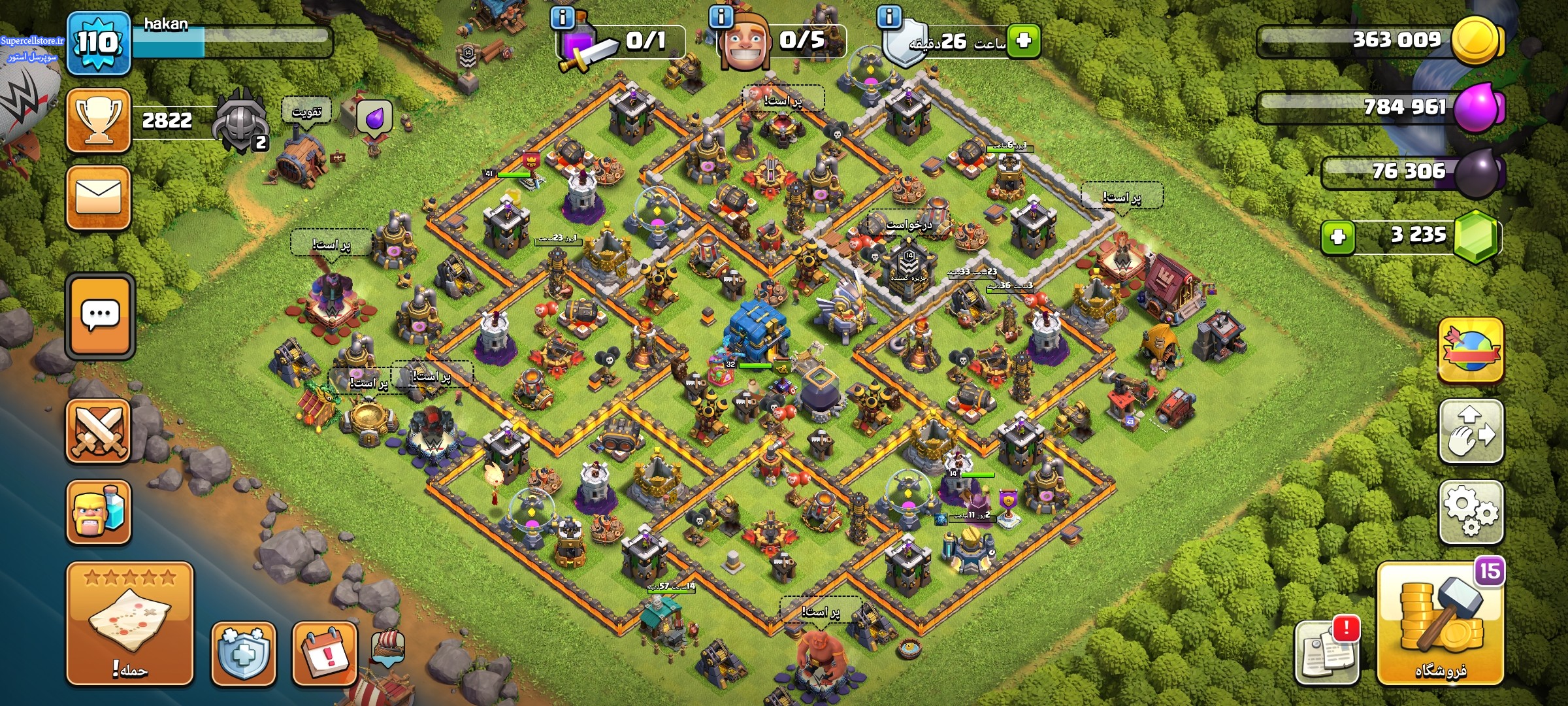The height and width of the screenshot is (706, 1568).
Task: Open the blue shield defense menu
Action: 243,654
